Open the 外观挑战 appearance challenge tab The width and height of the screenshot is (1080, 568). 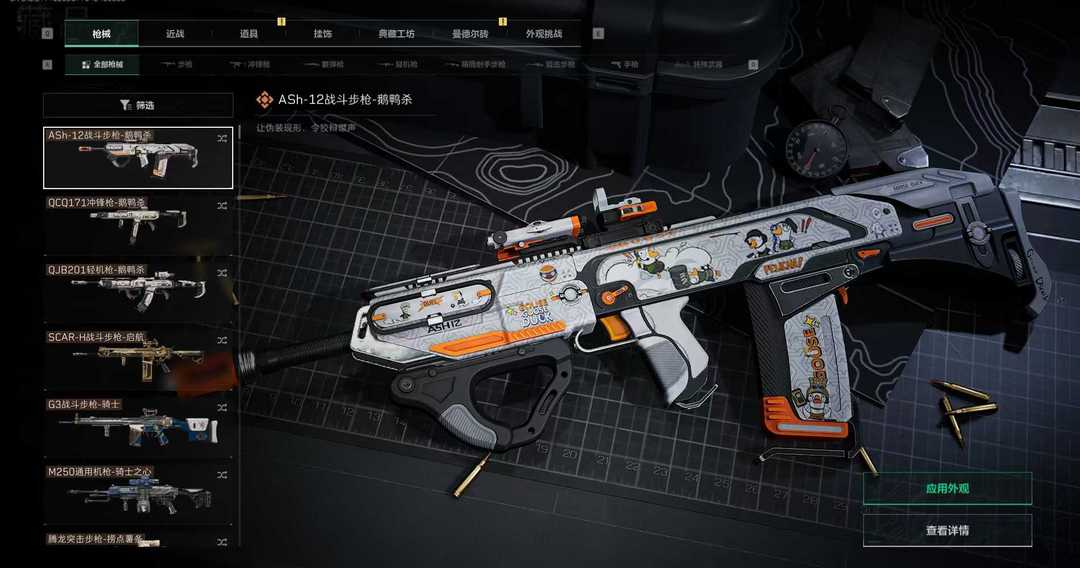pos(544,34)
